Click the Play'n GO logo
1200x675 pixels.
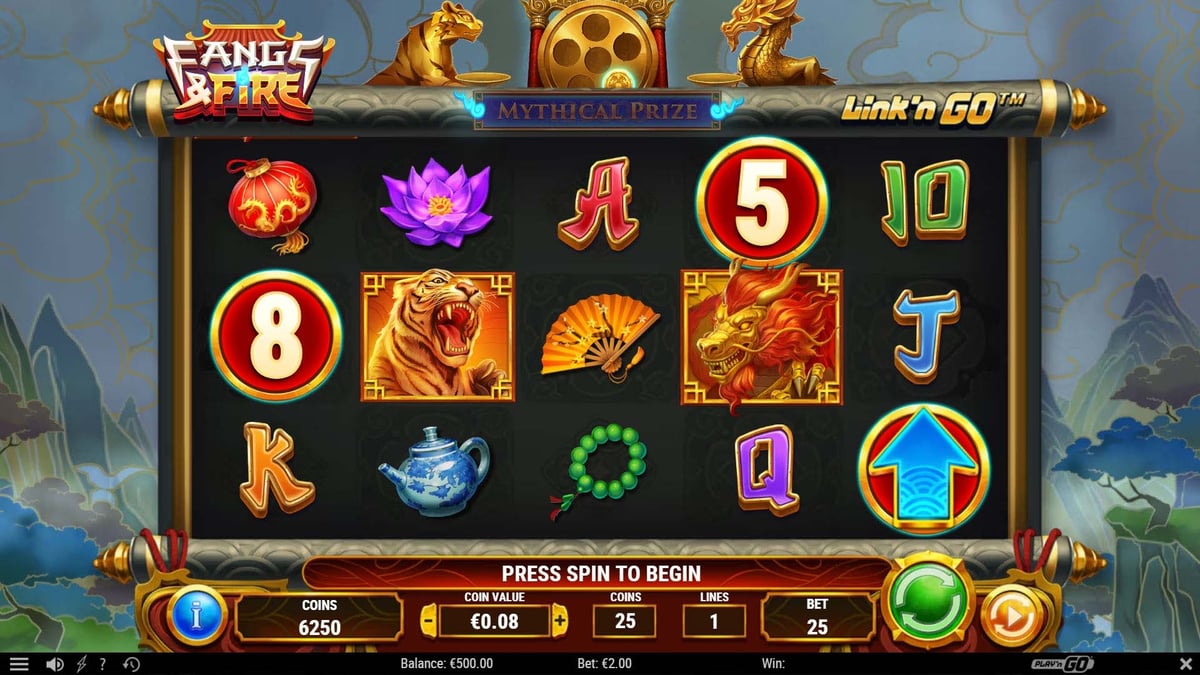(x=1063, y=664)
